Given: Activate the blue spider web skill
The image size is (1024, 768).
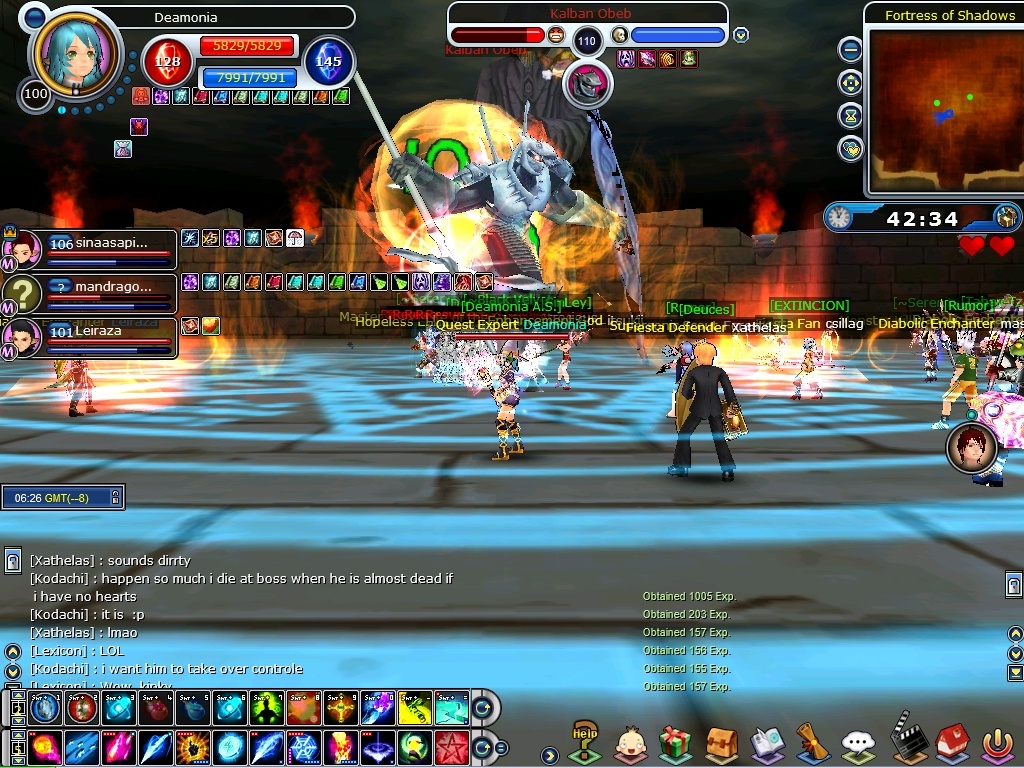Looking at the screenshot, I should tap(305, 747).
